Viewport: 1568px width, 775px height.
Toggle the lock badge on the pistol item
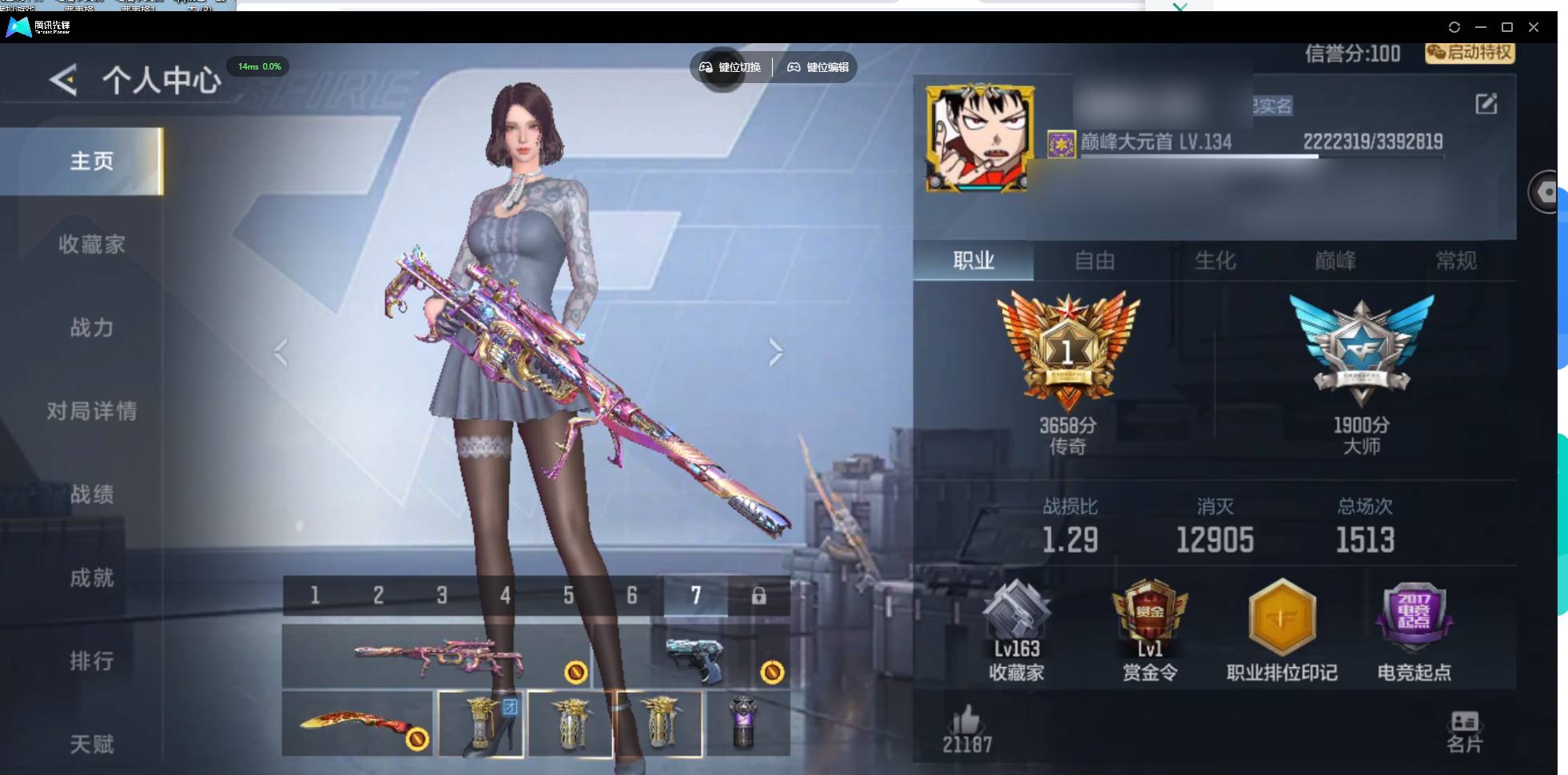tap(771, 672)
